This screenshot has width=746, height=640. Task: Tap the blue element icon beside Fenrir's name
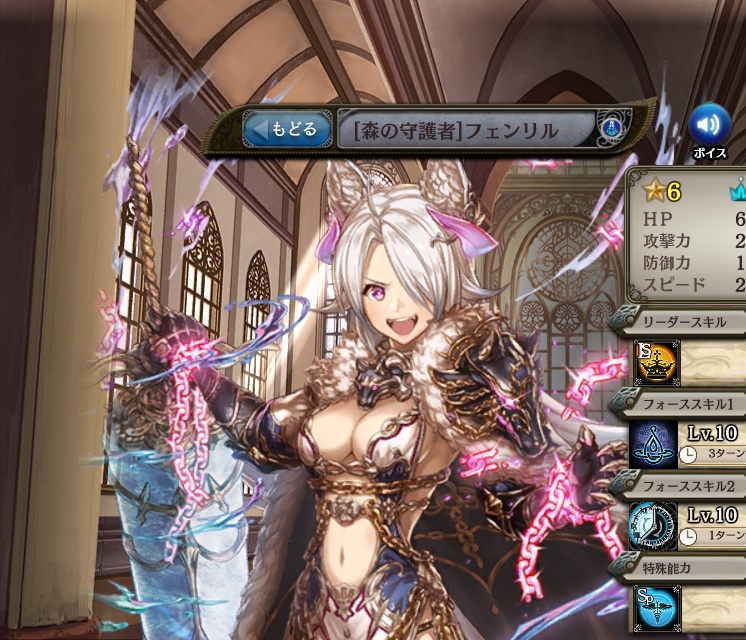[611, 129]
